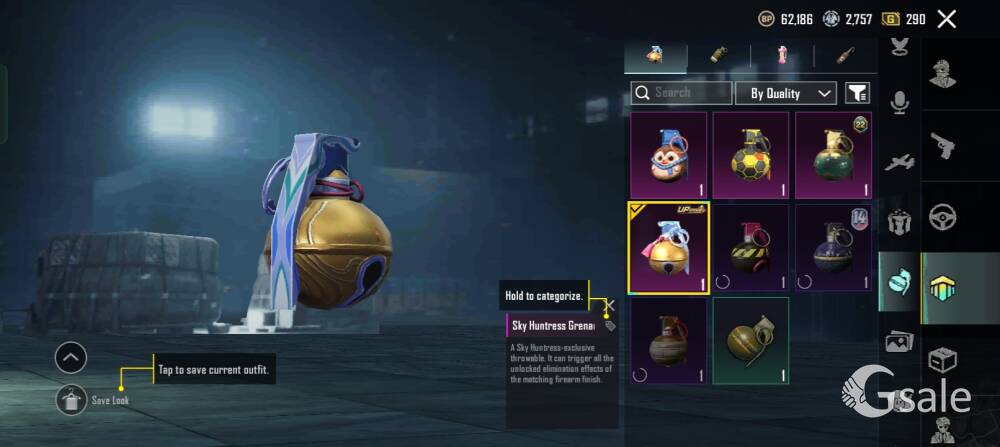Open the pistol weapons category
Viewport: 1000px width, 447px height.
click(942, 146)
